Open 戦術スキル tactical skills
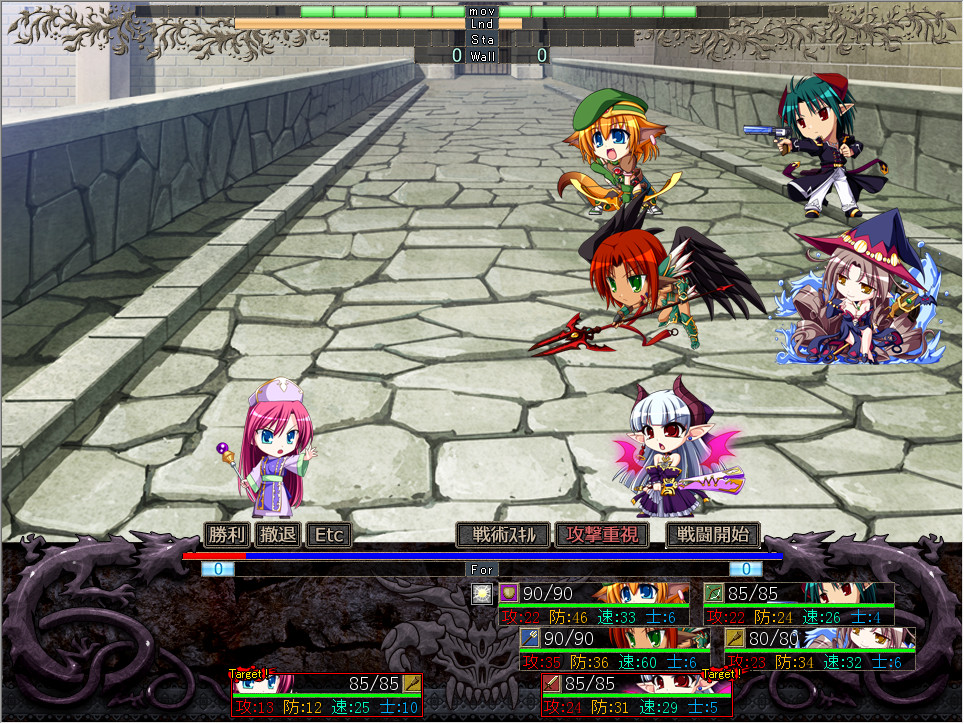This screenshot has height=724, width=964. (504, 535)
